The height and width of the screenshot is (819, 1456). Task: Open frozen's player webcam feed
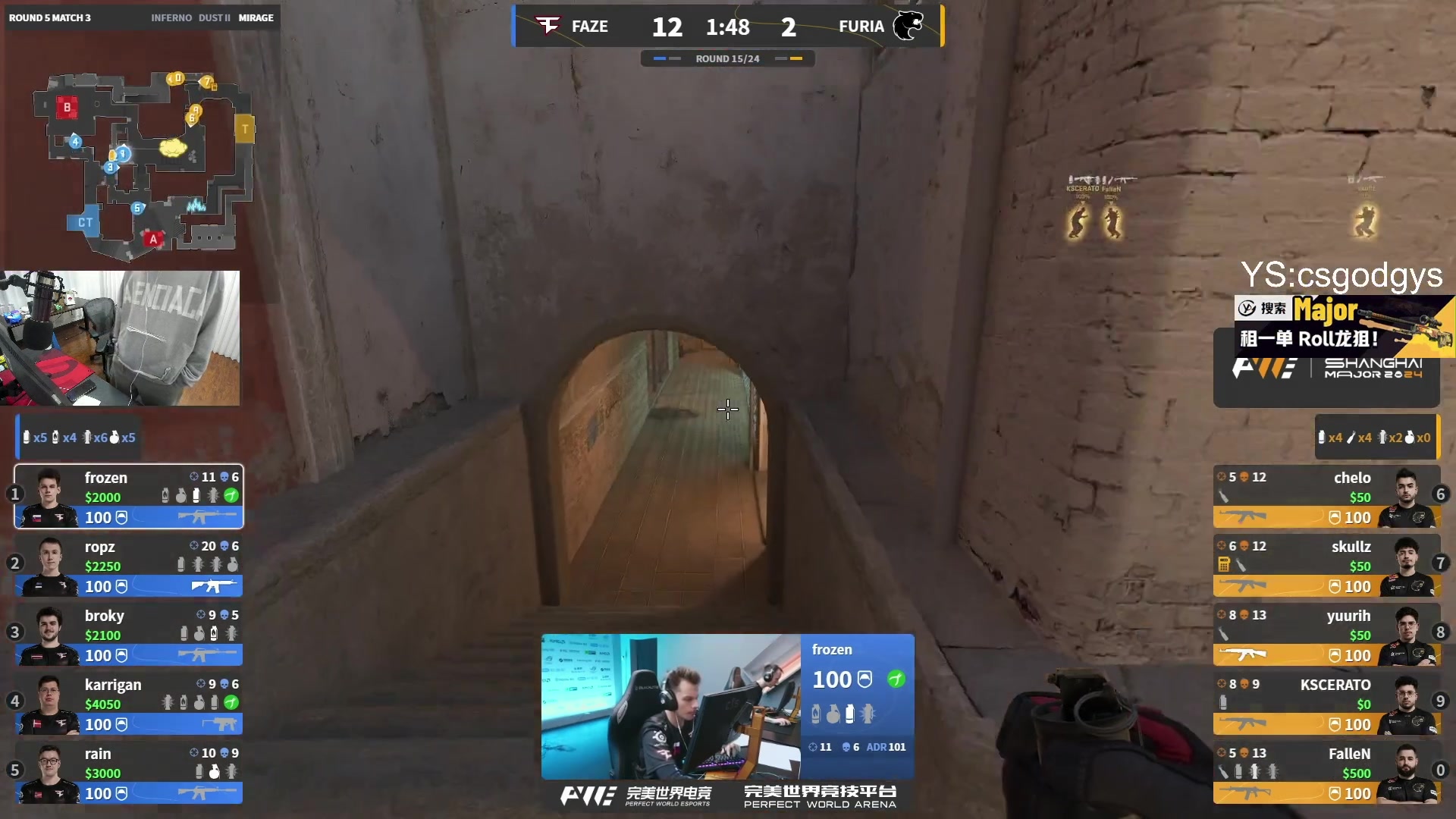click(x=670, y=707)
